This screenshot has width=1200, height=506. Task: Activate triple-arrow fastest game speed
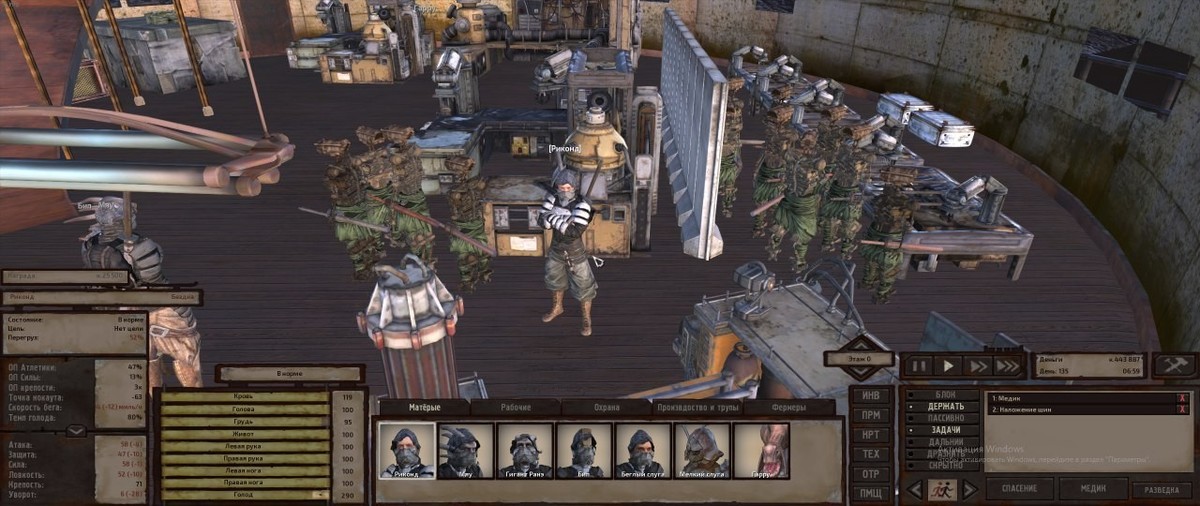click(x=1007, y=366)
